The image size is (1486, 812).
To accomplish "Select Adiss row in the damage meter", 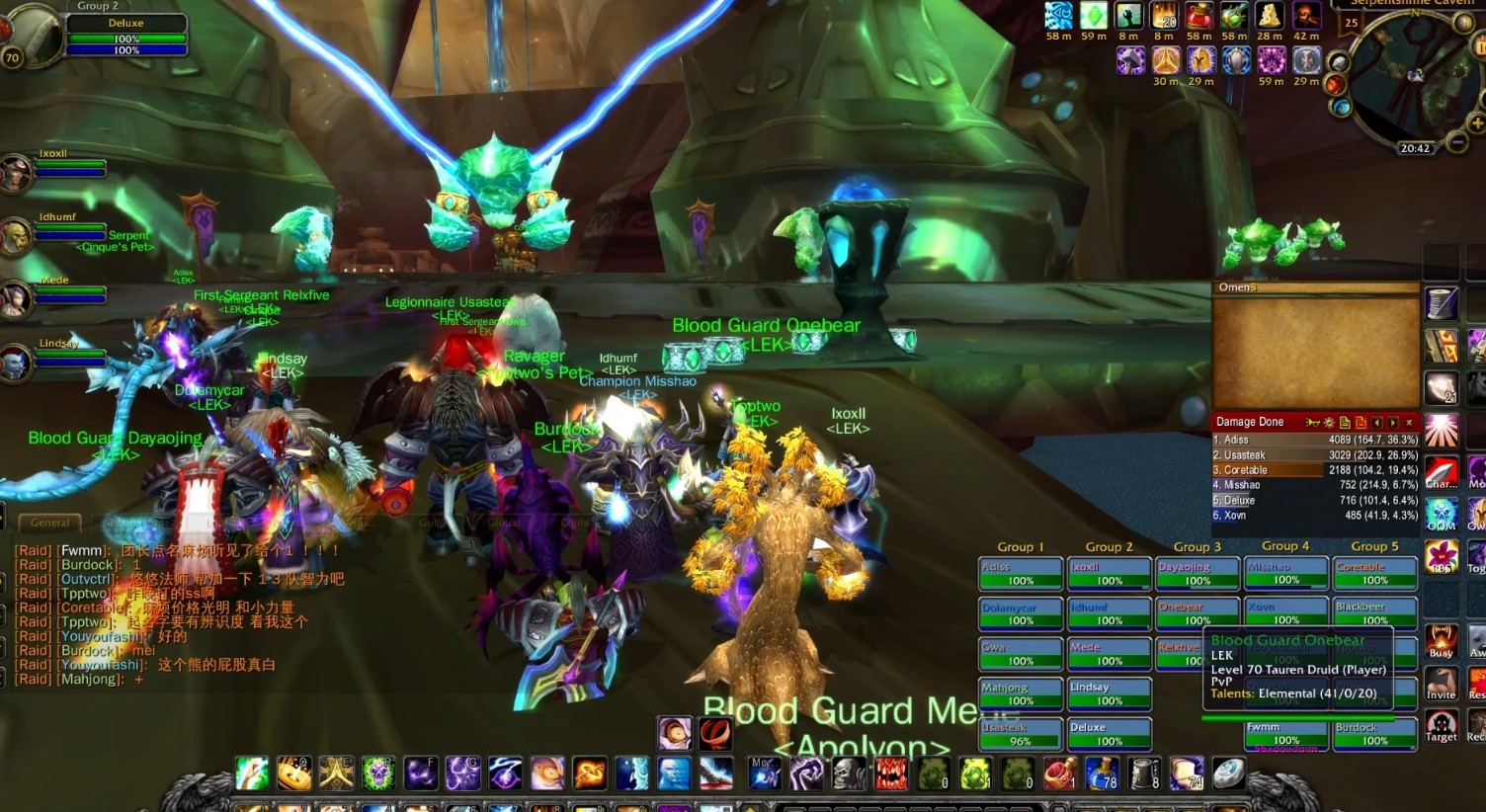I will coord(1315,440).
